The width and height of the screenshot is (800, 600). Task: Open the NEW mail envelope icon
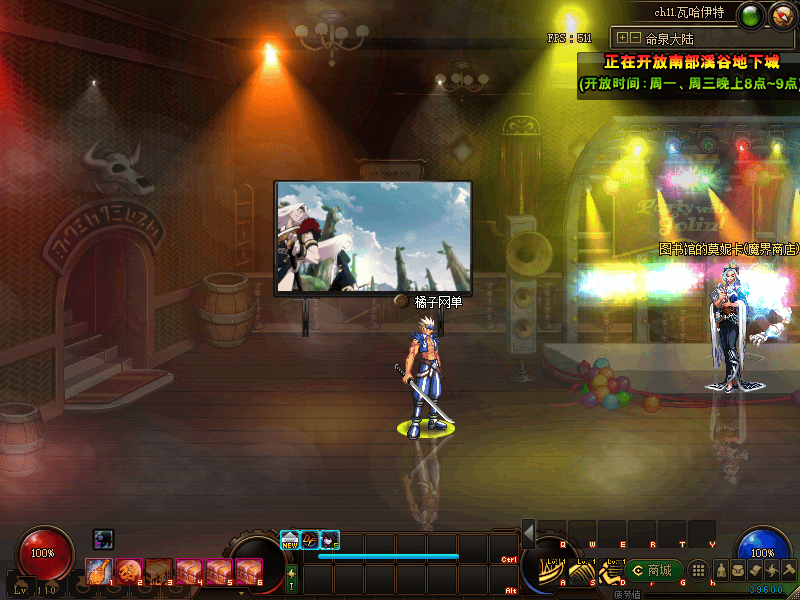point(290,539)
